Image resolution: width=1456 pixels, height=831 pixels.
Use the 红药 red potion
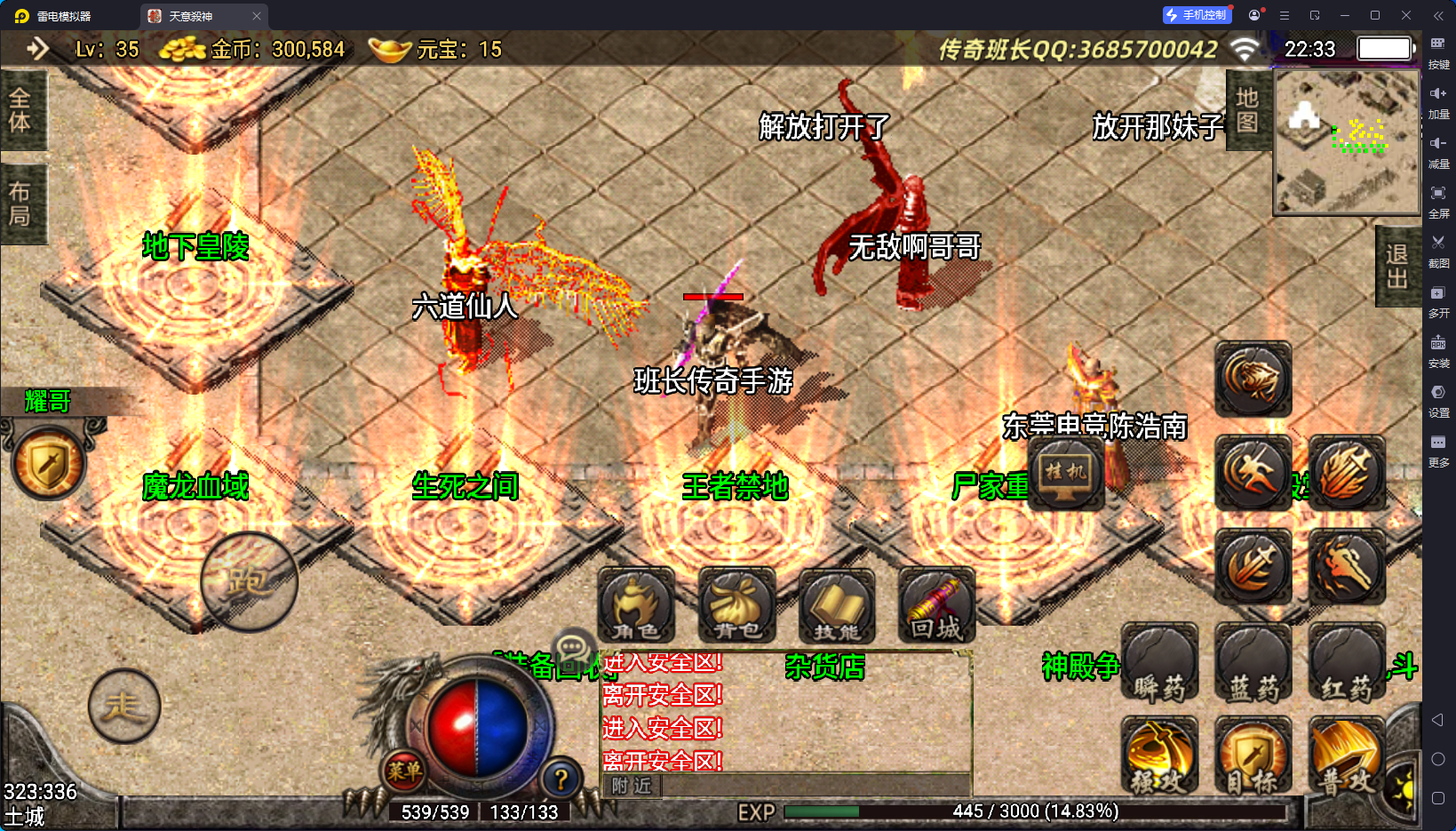[x=1346, y=663]
